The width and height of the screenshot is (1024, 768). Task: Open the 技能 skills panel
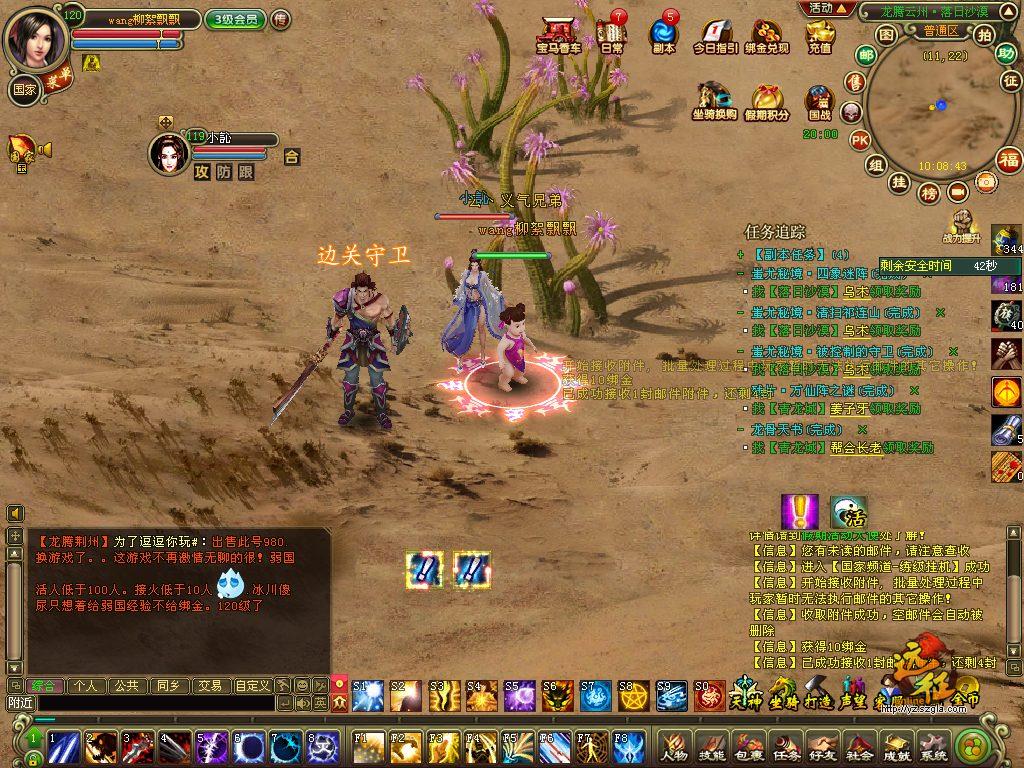[x=711, y=745]
